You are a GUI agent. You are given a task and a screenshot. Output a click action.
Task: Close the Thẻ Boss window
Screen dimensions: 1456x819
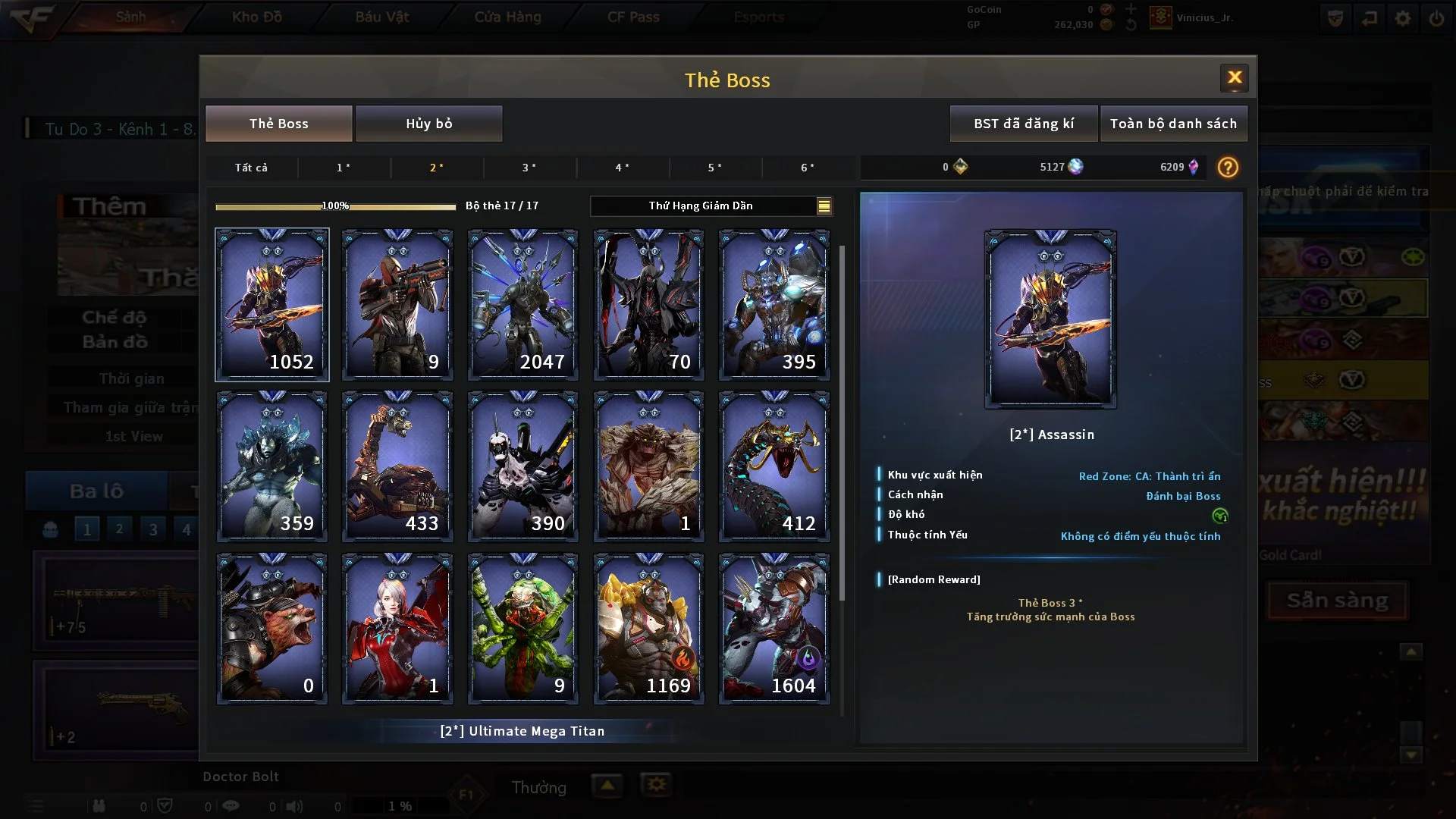tap(1234, 77)
